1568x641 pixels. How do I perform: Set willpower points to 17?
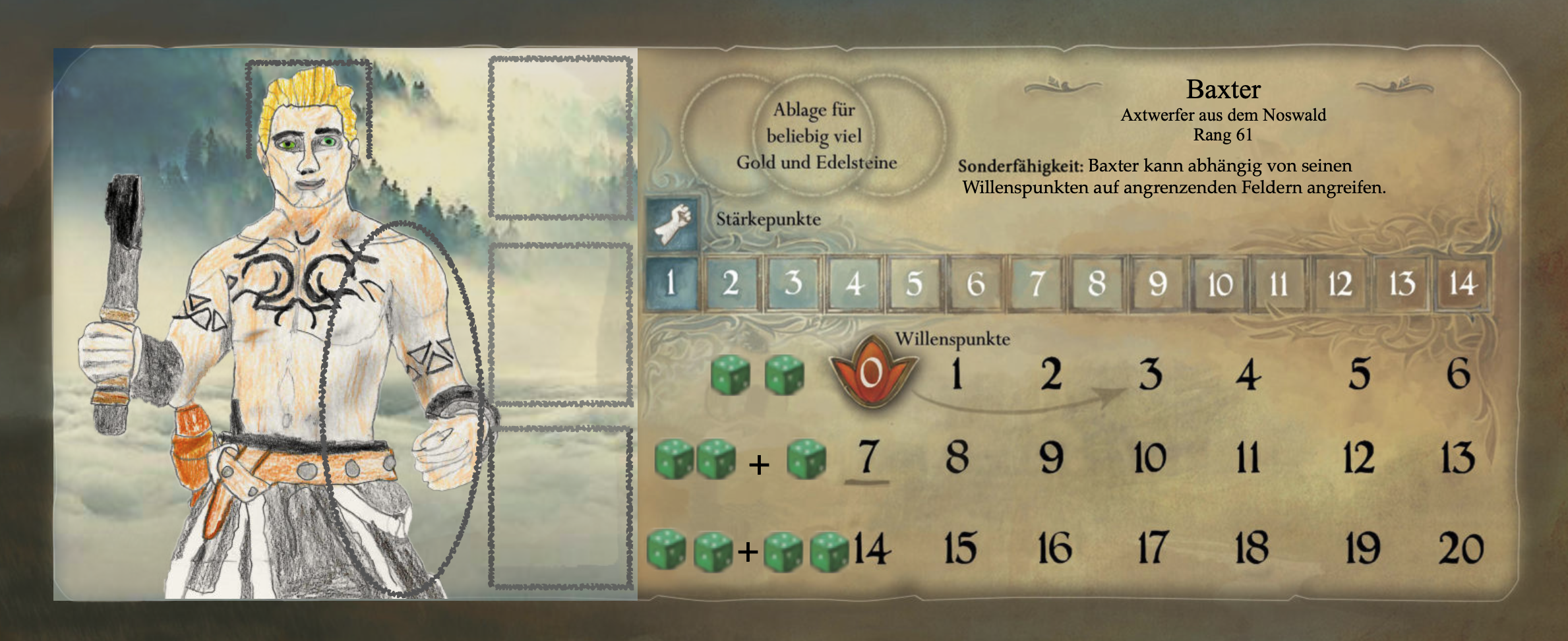point(1152,548)
